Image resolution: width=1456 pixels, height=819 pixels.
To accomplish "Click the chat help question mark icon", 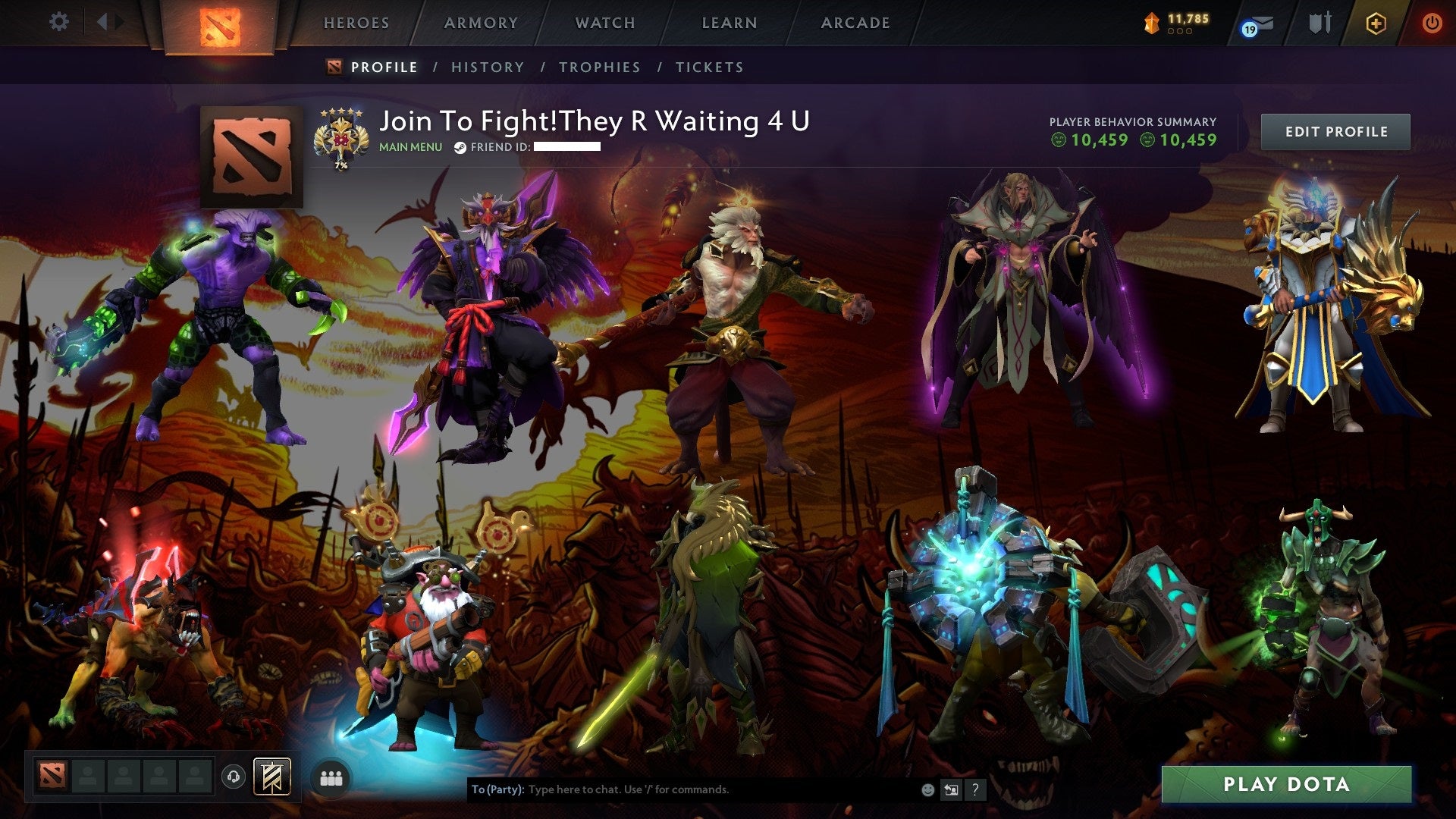I will (975, 789).
